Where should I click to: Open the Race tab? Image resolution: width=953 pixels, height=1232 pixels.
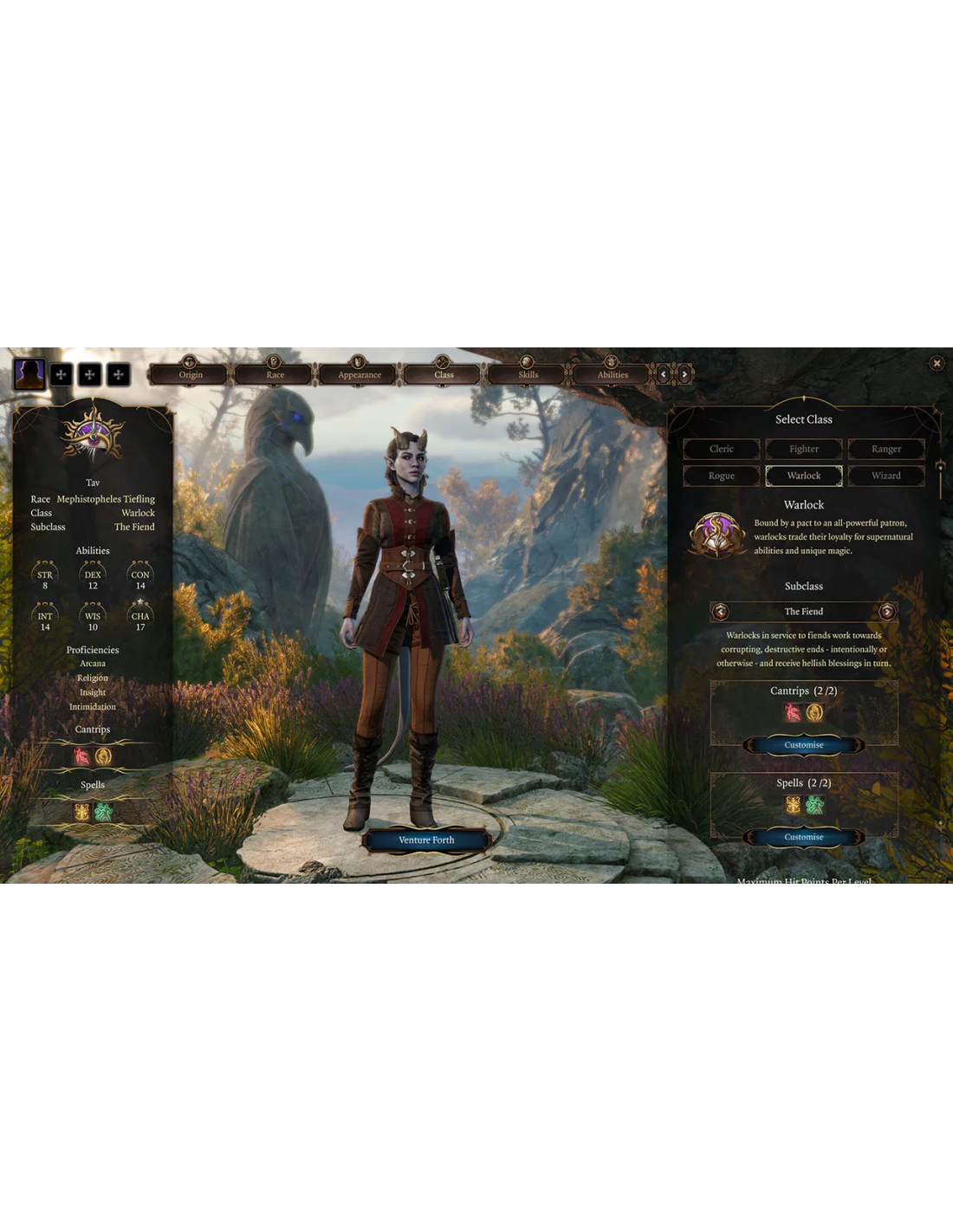pos(275,374)
